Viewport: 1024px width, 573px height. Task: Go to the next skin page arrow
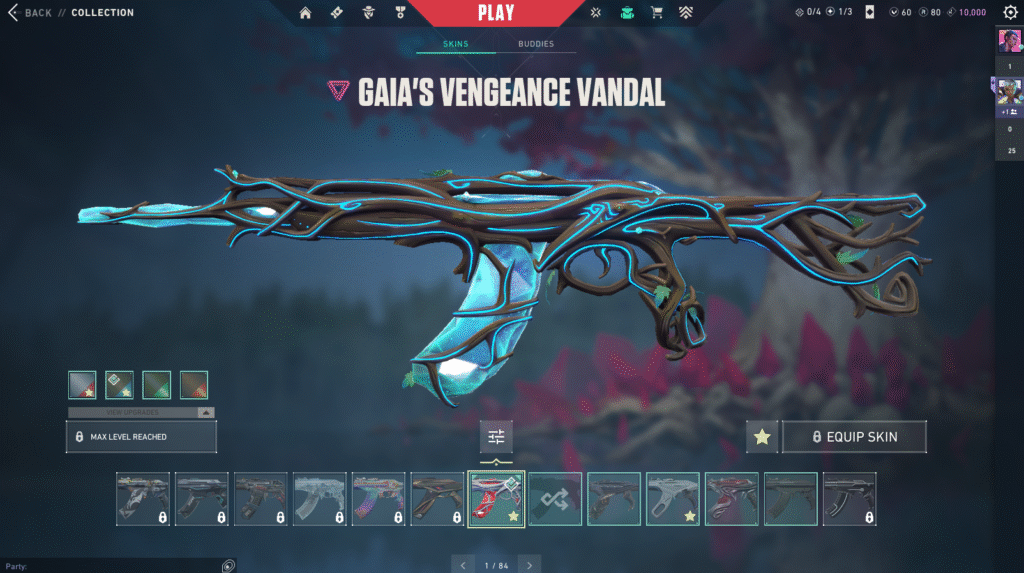tap(530, 565)
